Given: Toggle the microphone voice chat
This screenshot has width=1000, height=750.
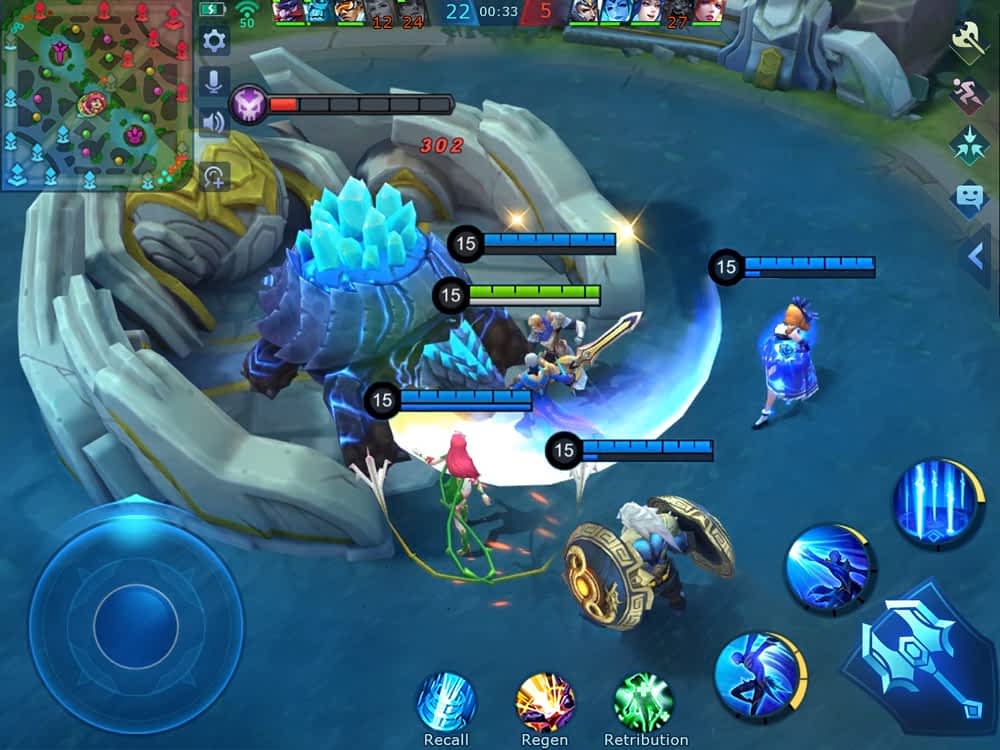Looking at the screenshot, I should click(x=214, y=83).
